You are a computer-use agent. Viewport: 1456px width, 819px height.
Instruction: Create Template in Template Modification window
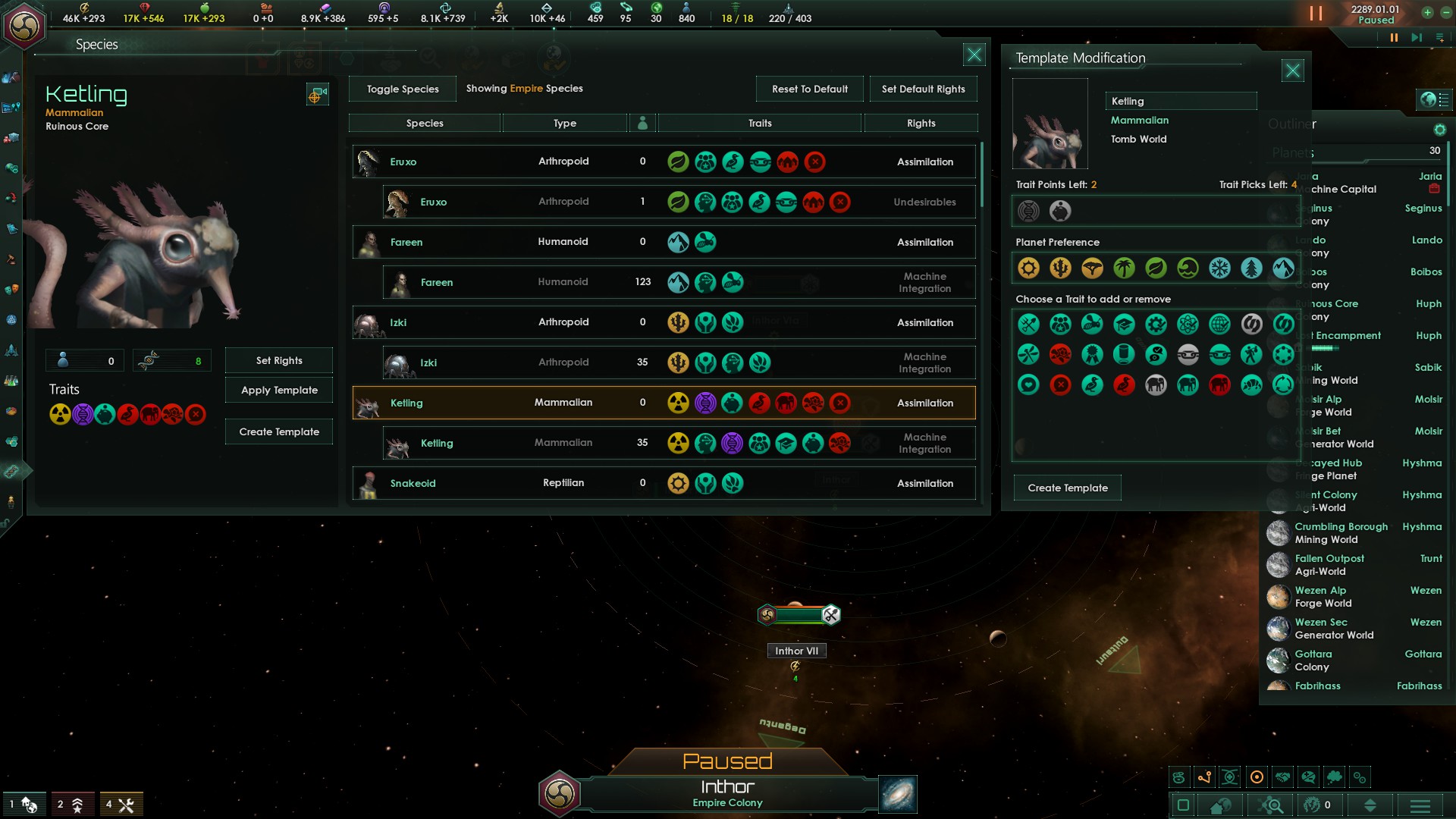point(1067,488)
